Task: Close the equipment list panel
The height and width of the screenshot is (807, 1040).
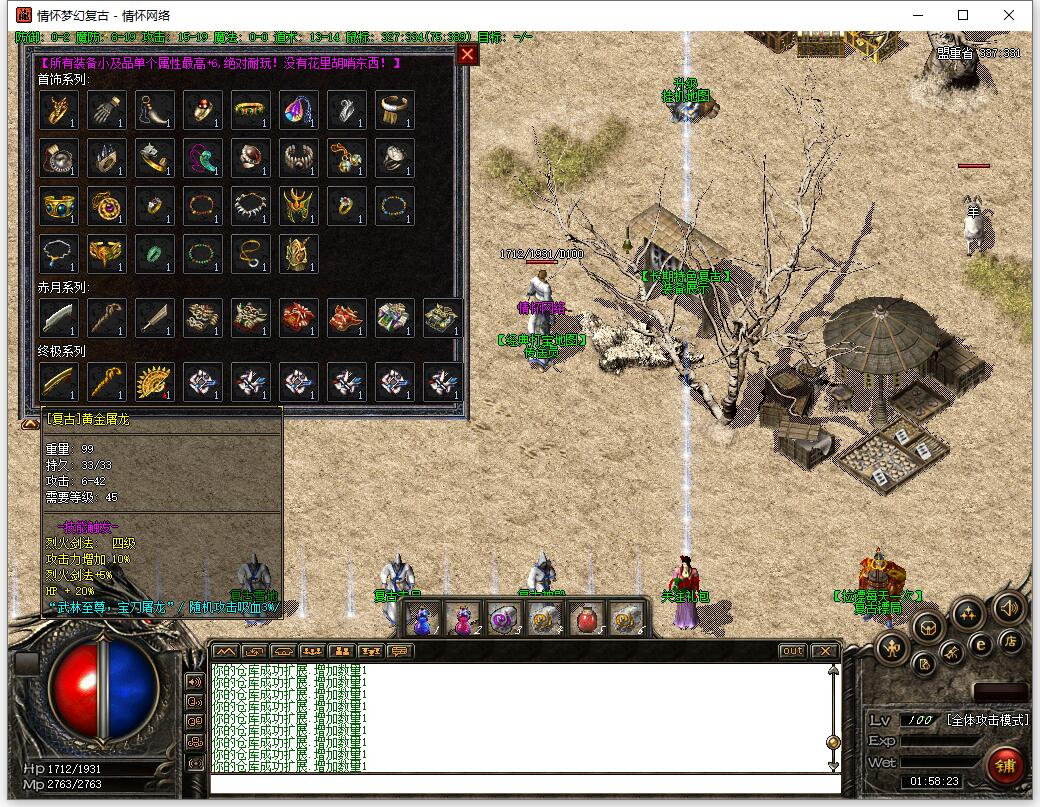Action: click(x=467, y=55)
